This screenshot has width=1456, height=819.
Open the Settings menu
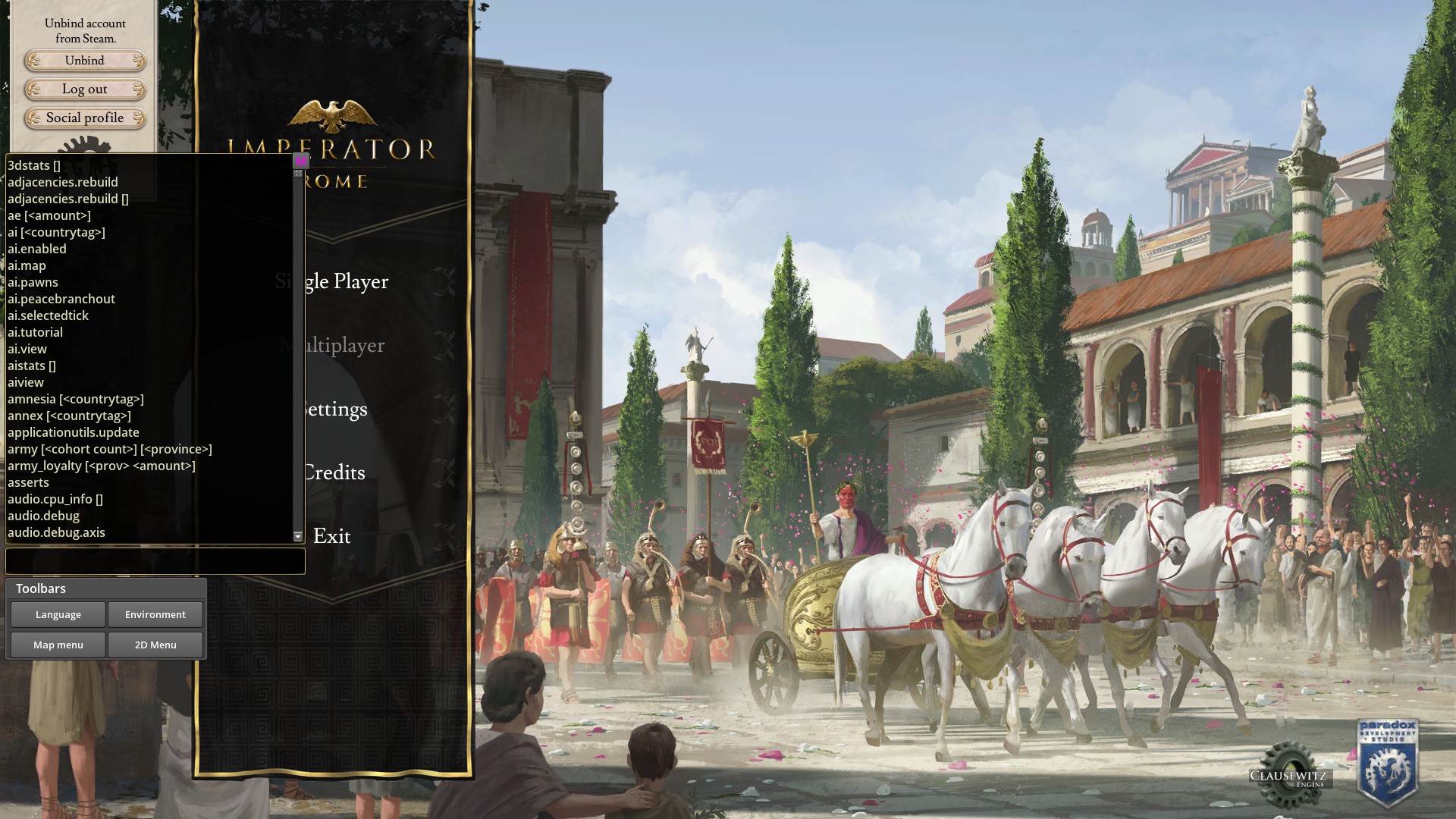tap(334, 409)
